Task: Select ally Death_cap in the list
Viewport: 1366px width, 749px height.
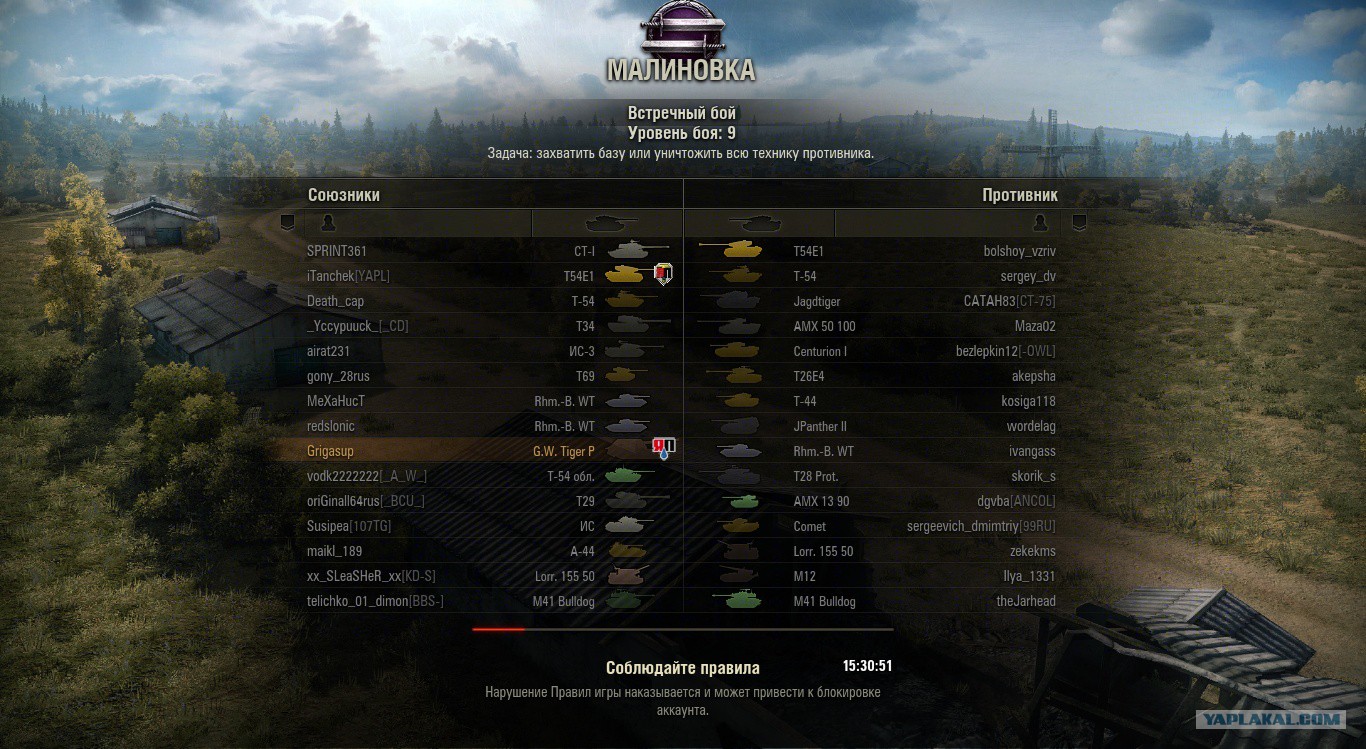Action: click(x=335, y=301)
